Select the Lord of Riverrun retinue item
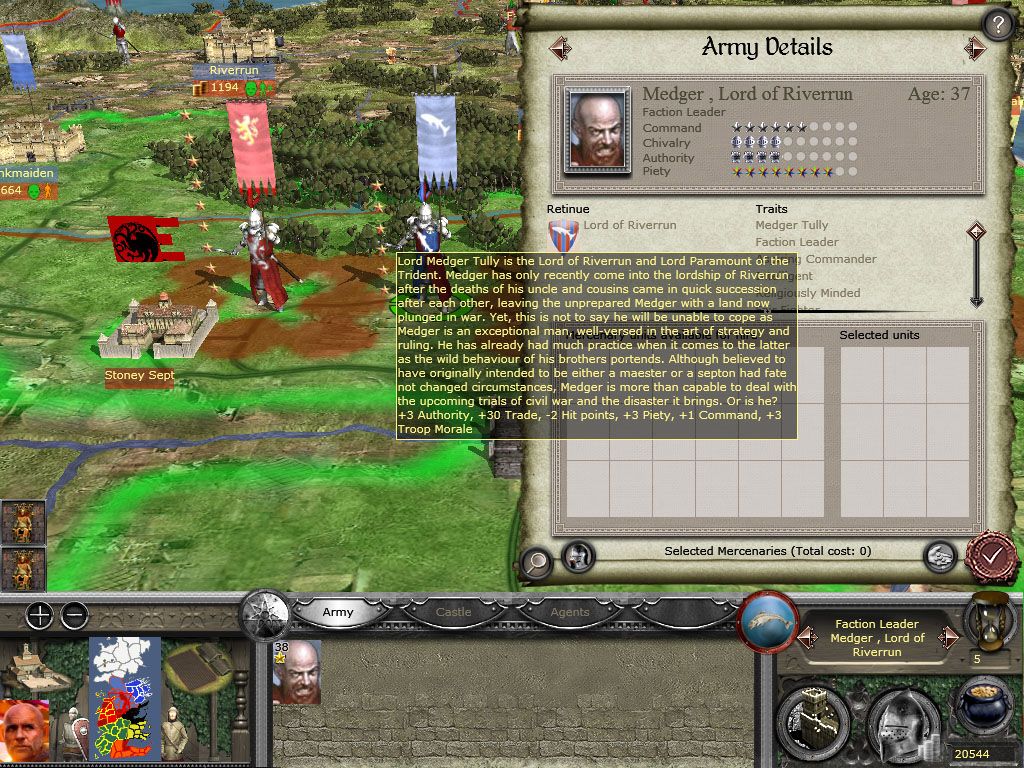 click(629, 226)
